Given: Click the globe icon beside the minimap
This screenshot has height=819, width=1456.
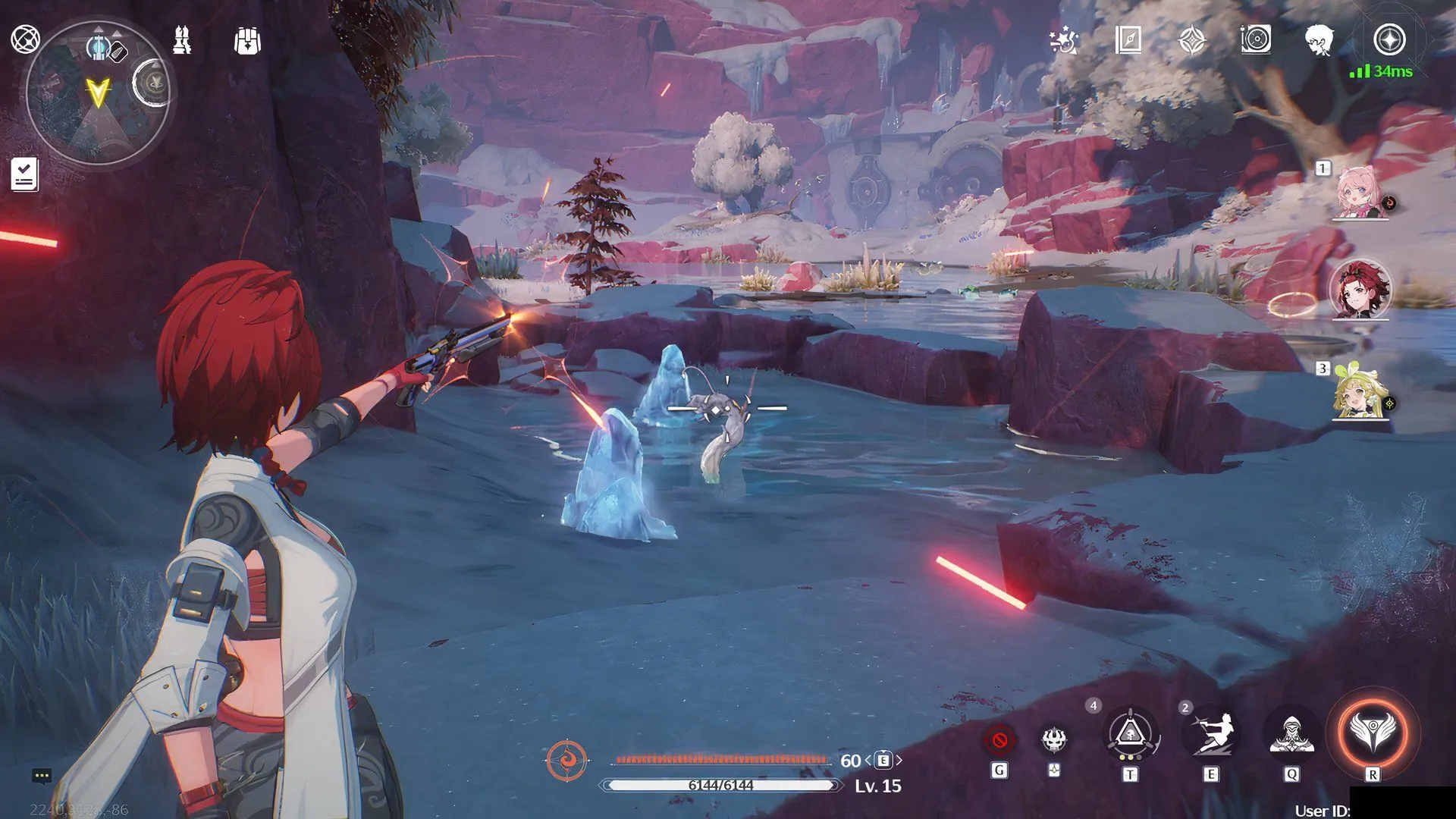Looking at the screenshot, I should [x=25, y=39].
